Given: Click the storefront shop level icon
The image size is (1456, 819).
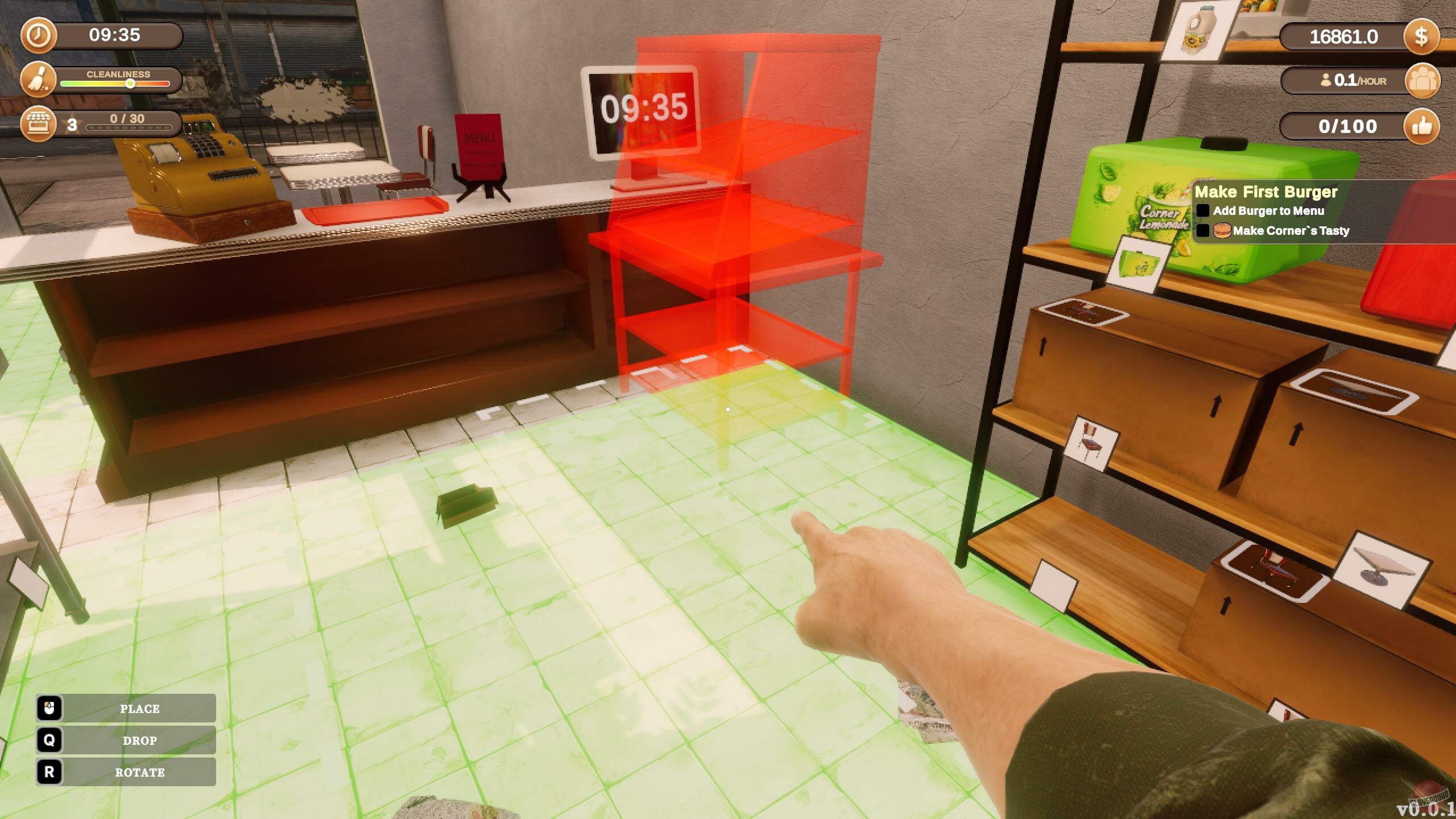Looking at the screenshot, I should [x=38, y=124].
